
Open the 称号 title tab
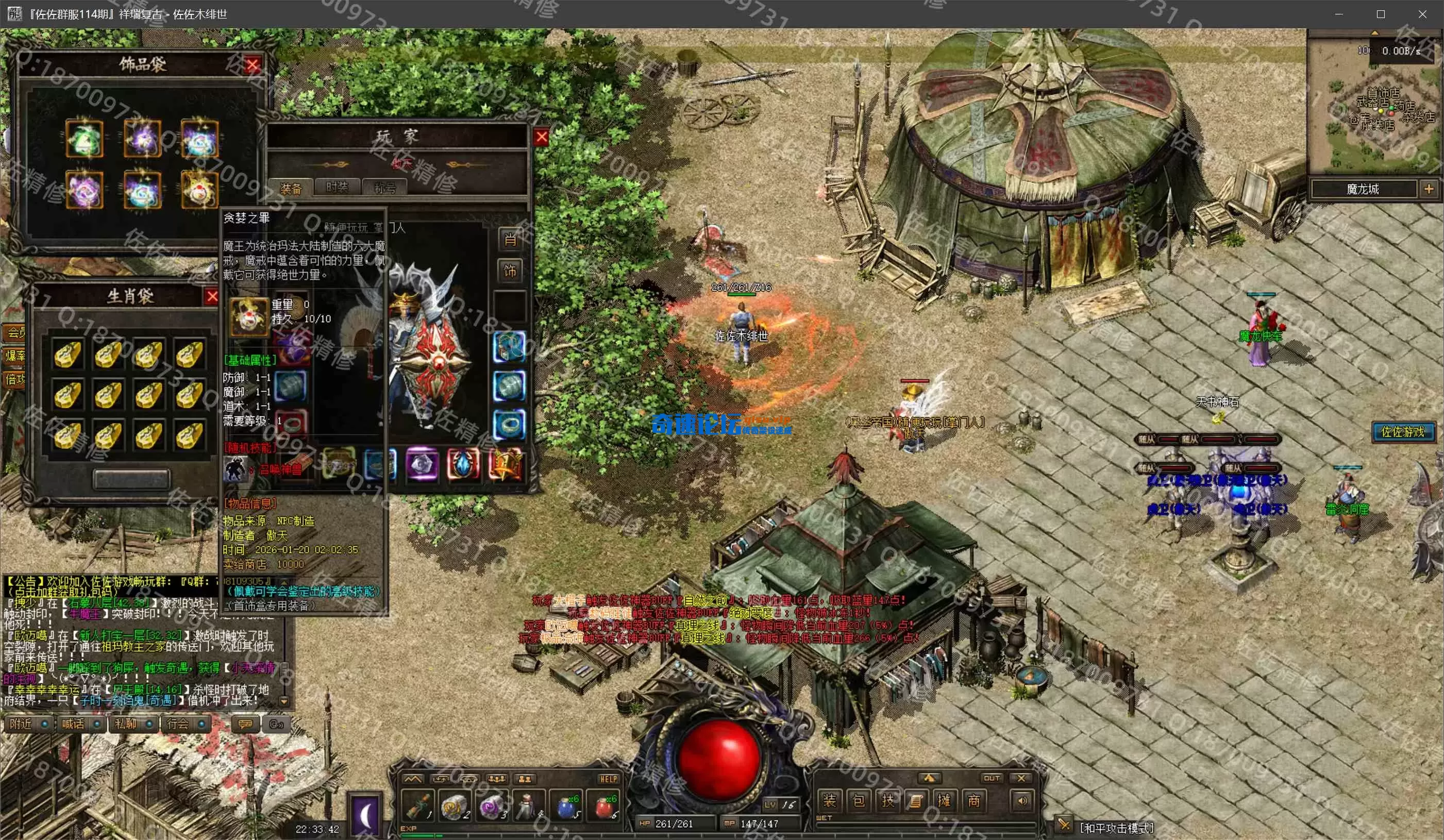[x=384, y=188]
